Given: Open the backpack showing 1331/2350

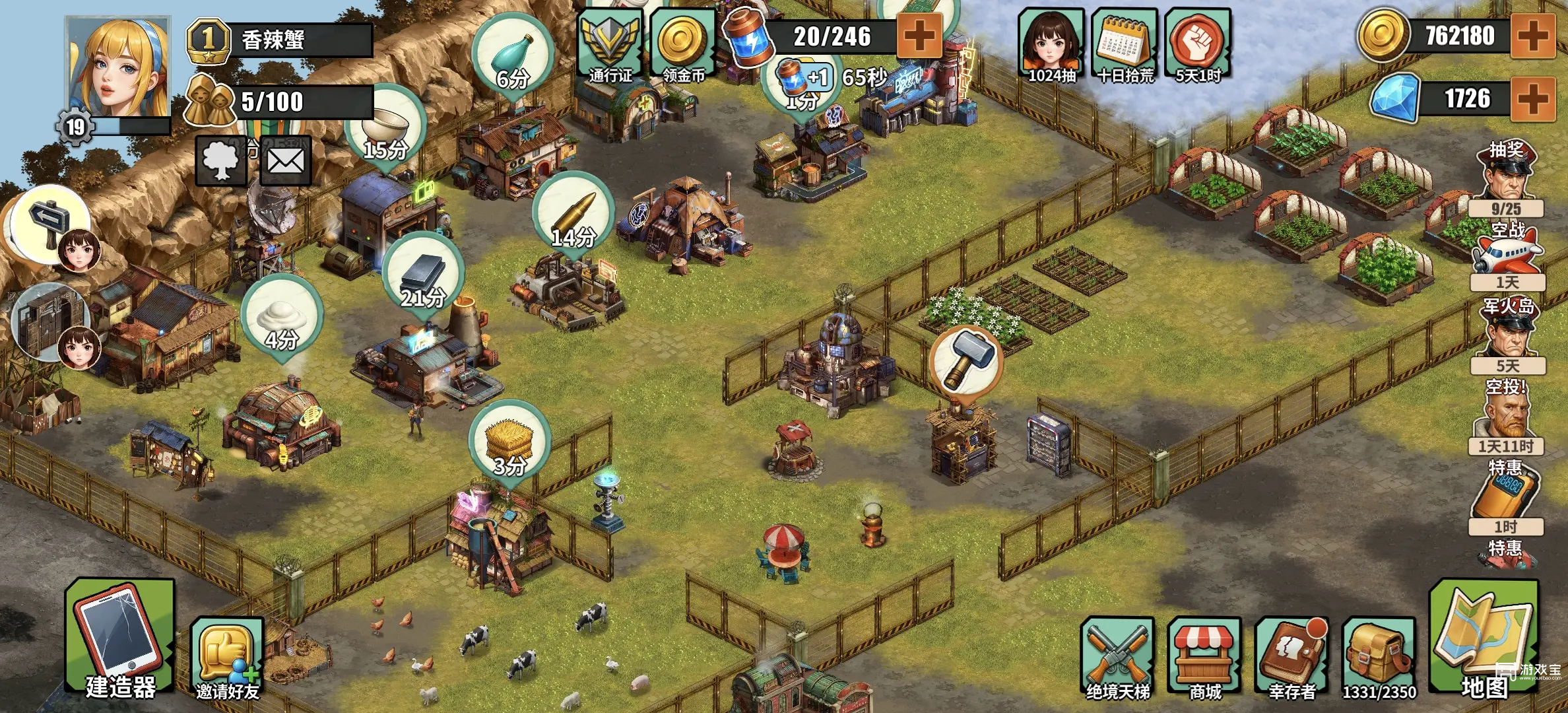Looking at the screenshot, I should point(1379,658).
